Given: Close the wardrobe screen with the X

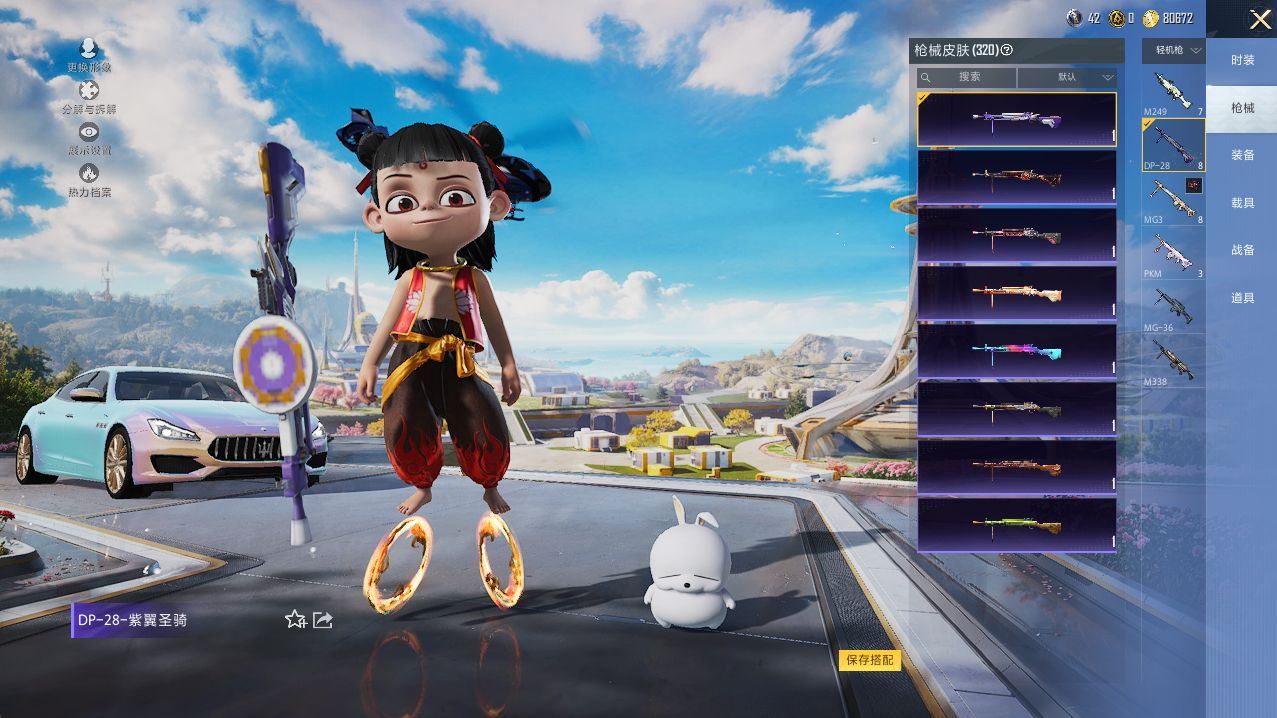Looking at the screenshot, I should click(x=1259, y=20).
